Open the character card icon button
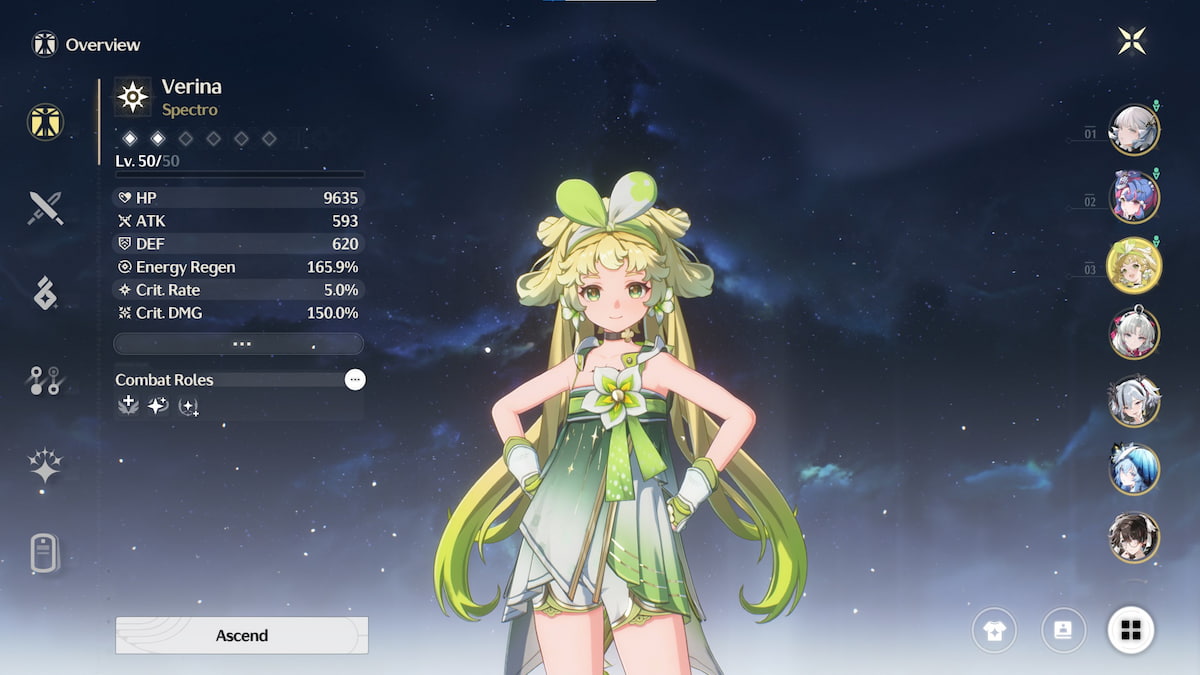 coord(1063,630)
